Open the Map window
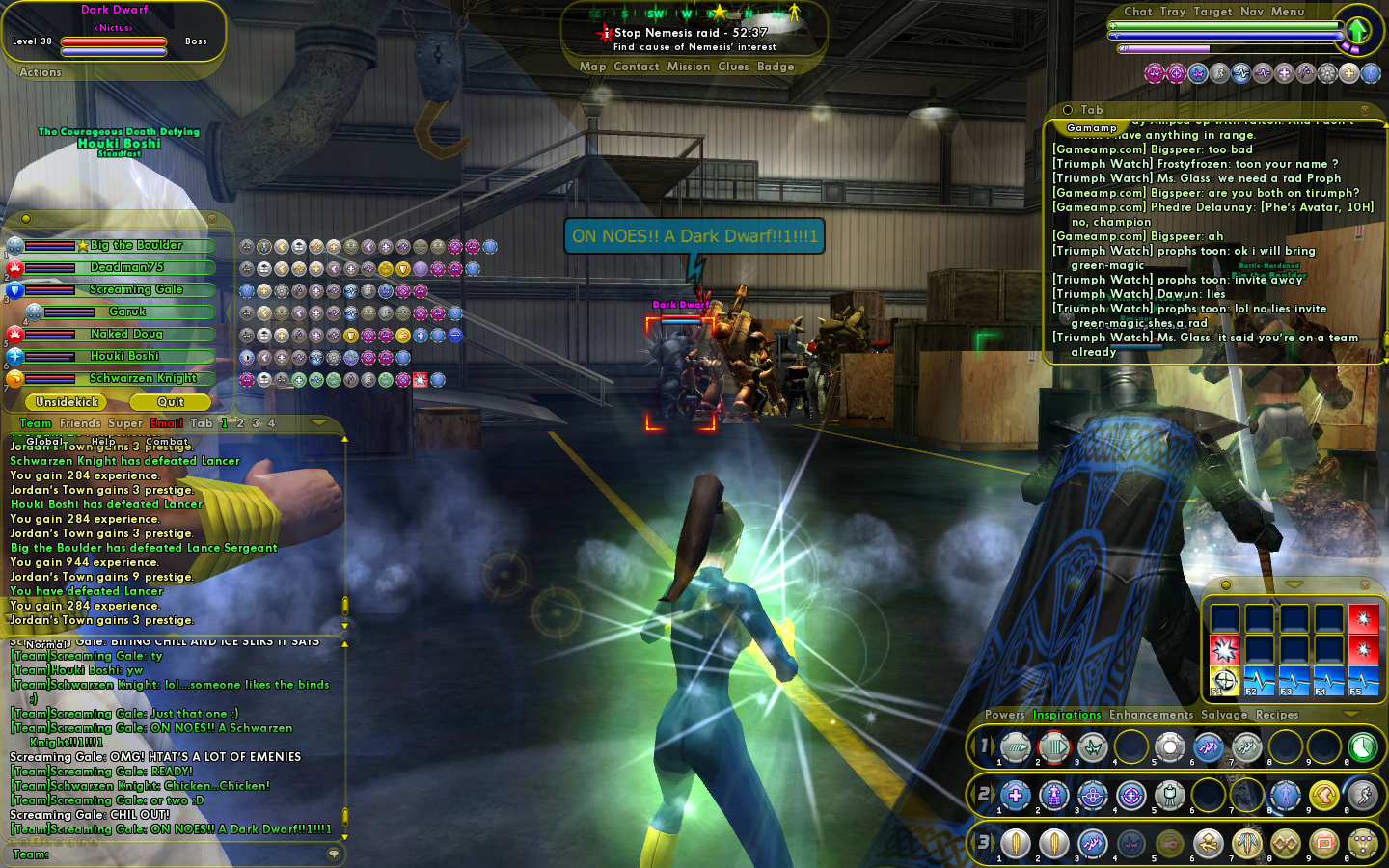This screenshot has width=1389, height=868. pos(592,67)
